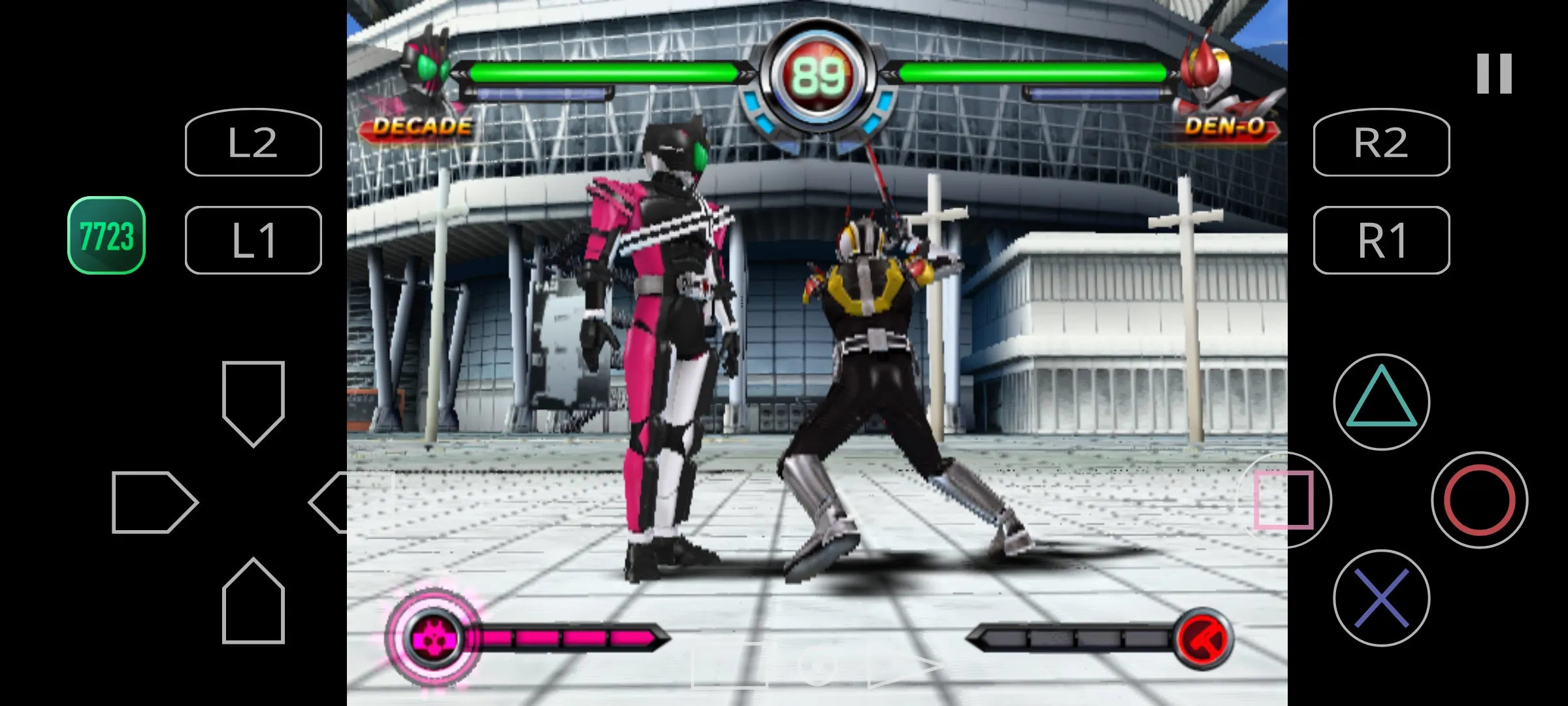Tap the R2 shoulder button

[x=1381, y=143]
